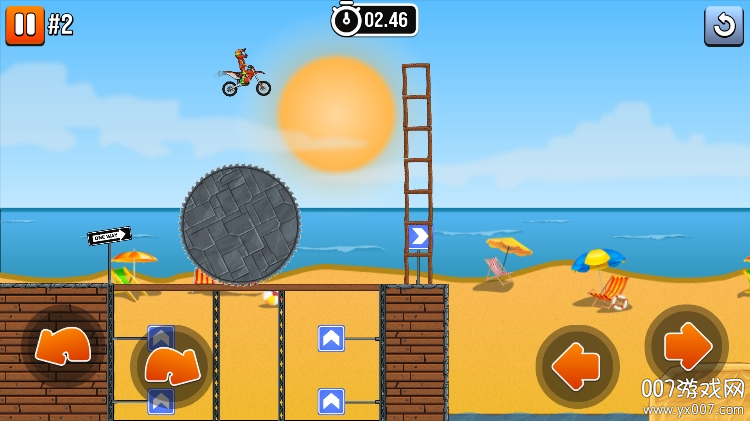Pause the game with the orange button

coord(24,24)
